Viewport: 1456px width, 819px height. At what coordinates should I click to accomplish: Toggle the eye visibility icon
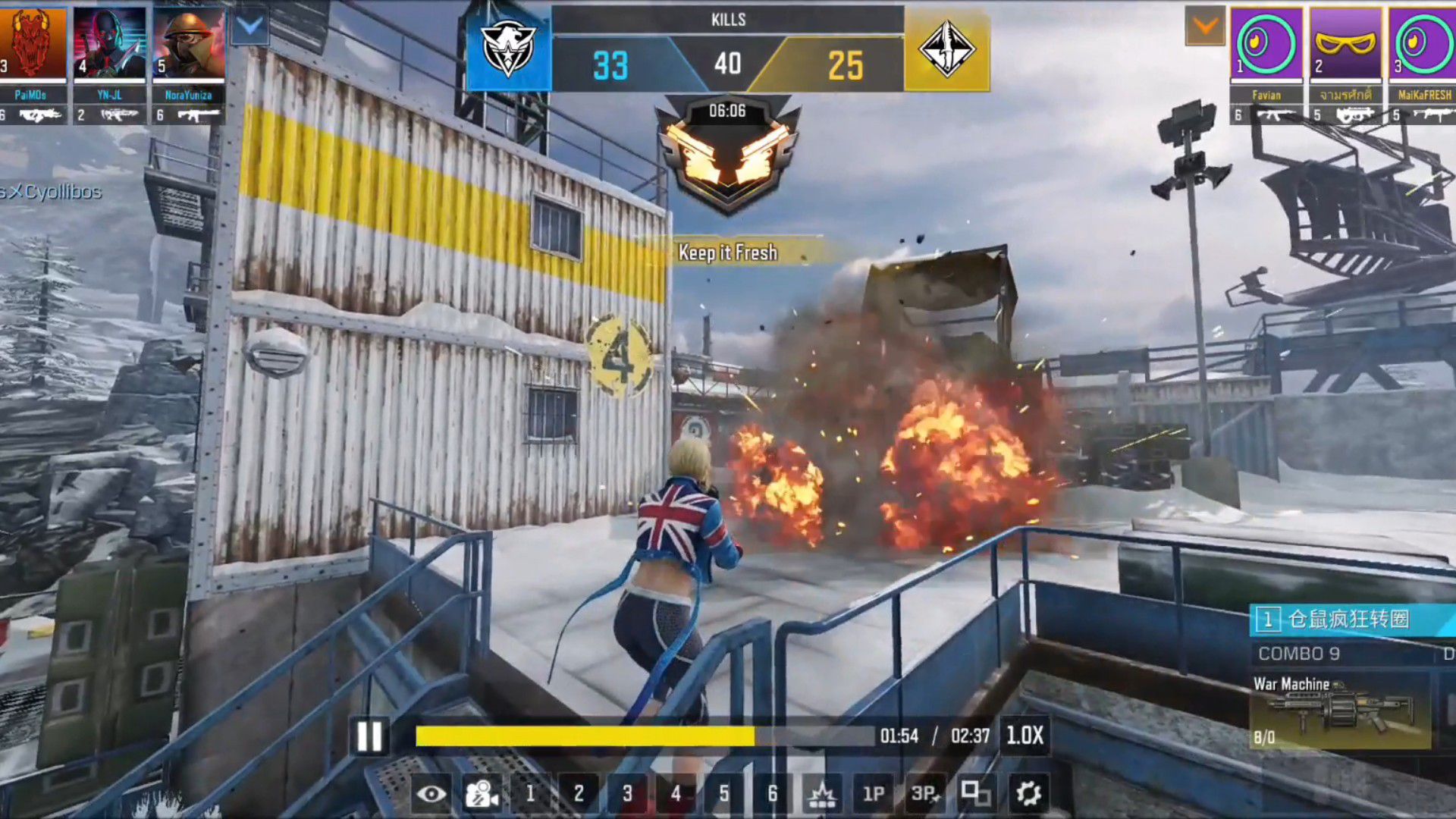pos(431,794)
